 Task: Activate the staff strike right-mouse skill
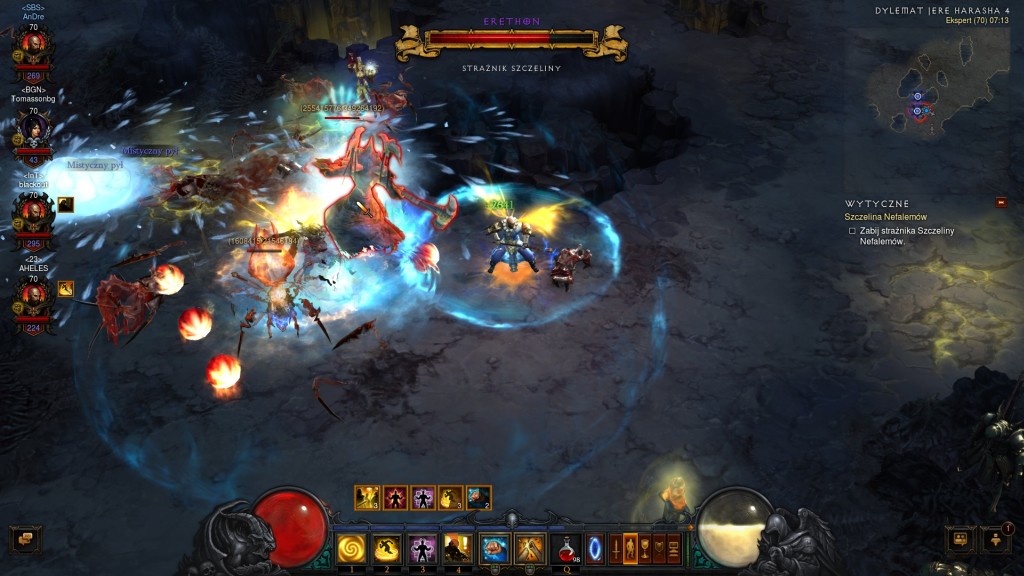point(529,548)
